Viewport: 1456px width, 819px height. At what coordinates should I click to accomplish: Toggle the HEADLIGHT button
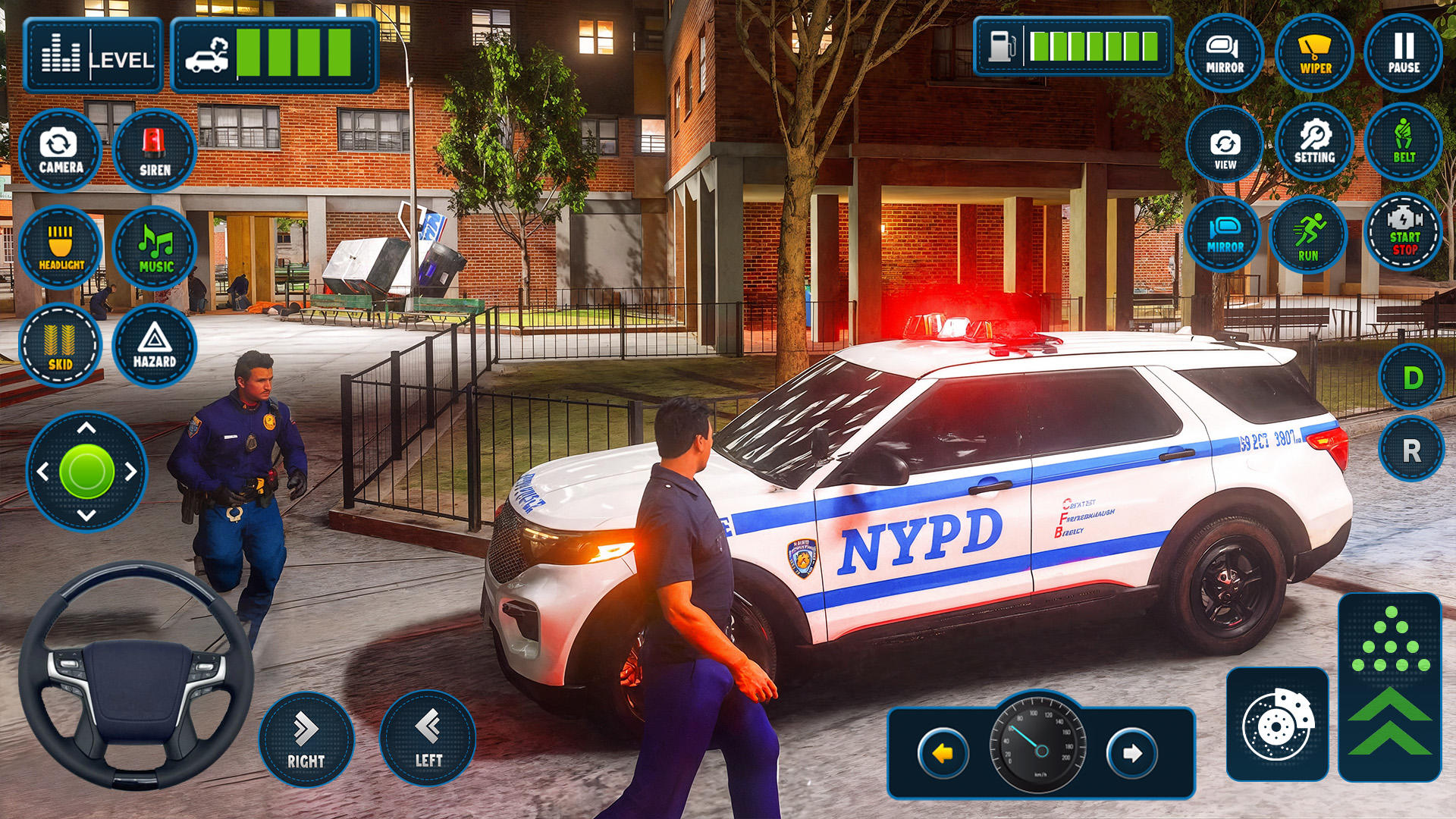click(61, 247)
